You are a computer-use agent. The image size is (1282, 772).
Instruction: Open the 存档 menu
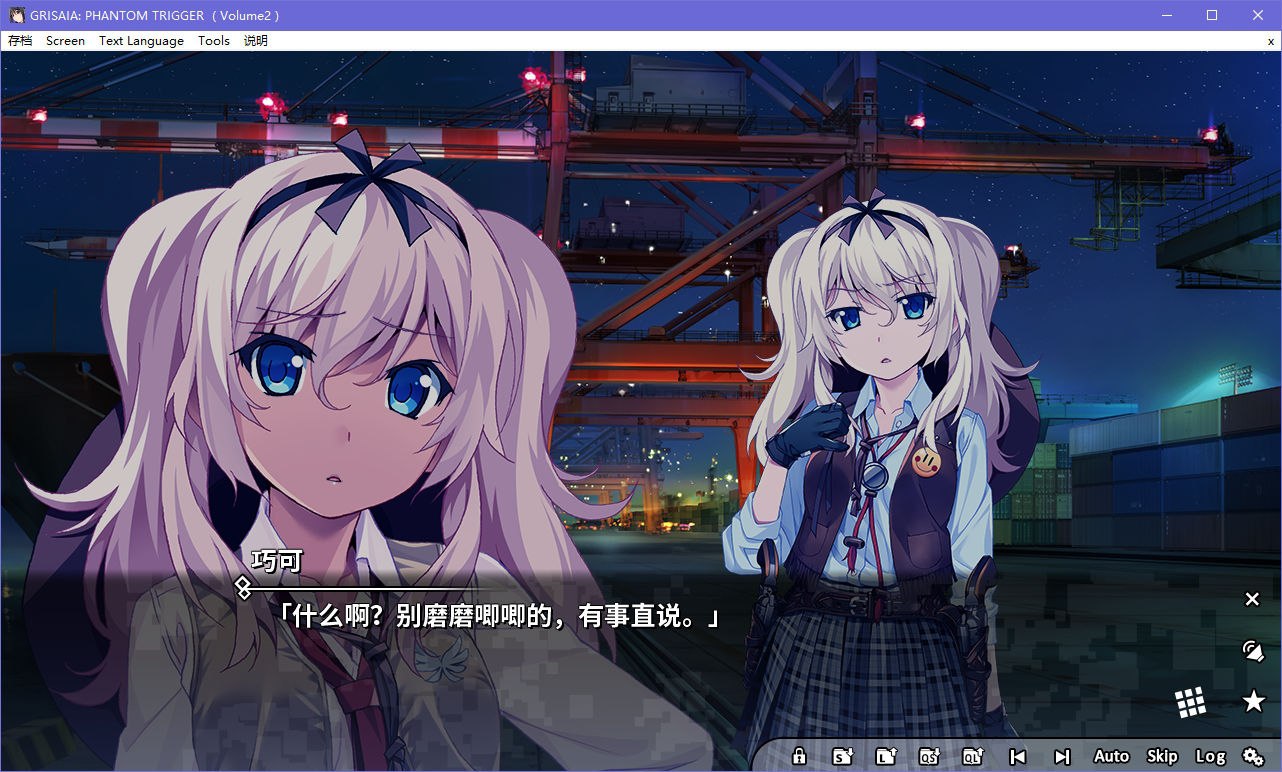coord(20,41)
